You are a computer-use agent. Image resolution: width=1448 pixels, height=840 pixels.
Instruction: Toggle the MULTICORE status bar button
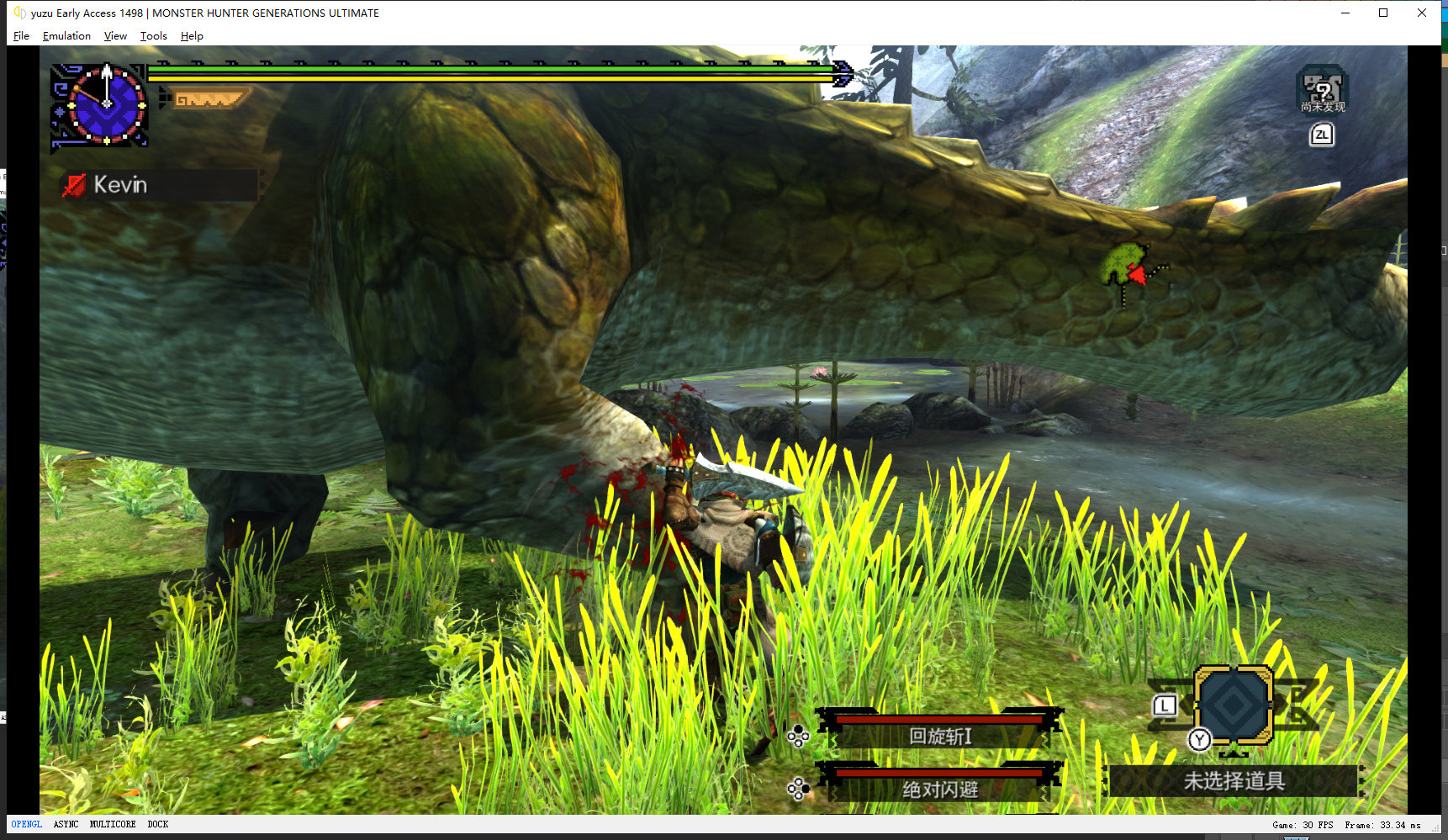113,825
